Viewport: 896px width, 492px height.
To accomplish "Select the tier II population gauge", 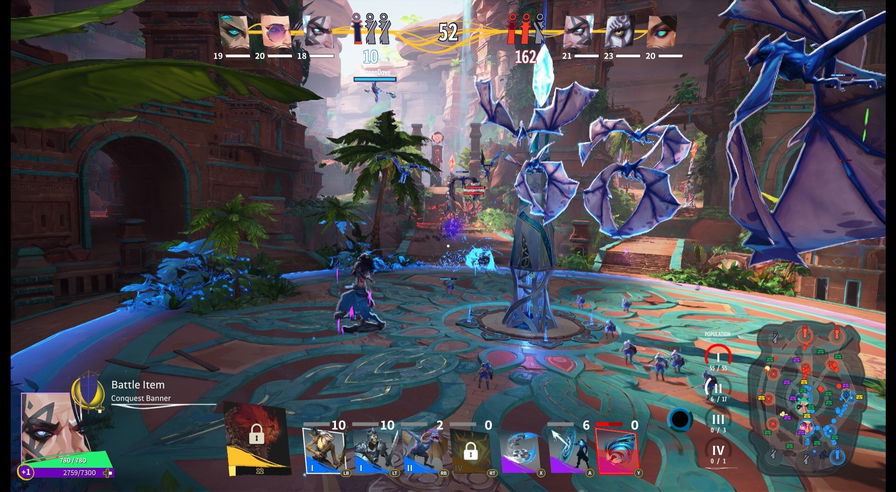I will [x=717, y=389].
